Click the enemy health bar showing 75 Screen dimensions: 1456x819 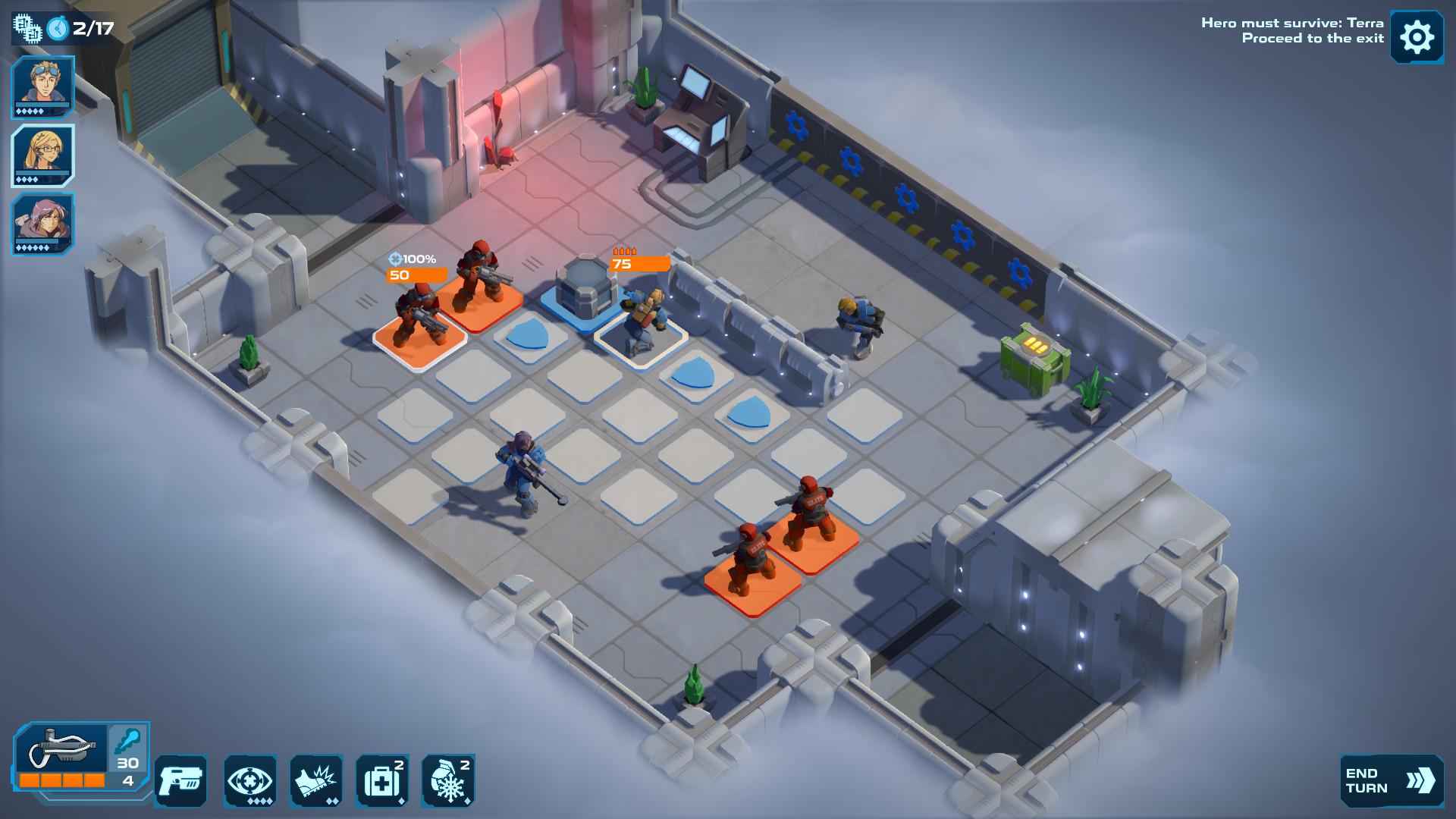pos(637,265)
